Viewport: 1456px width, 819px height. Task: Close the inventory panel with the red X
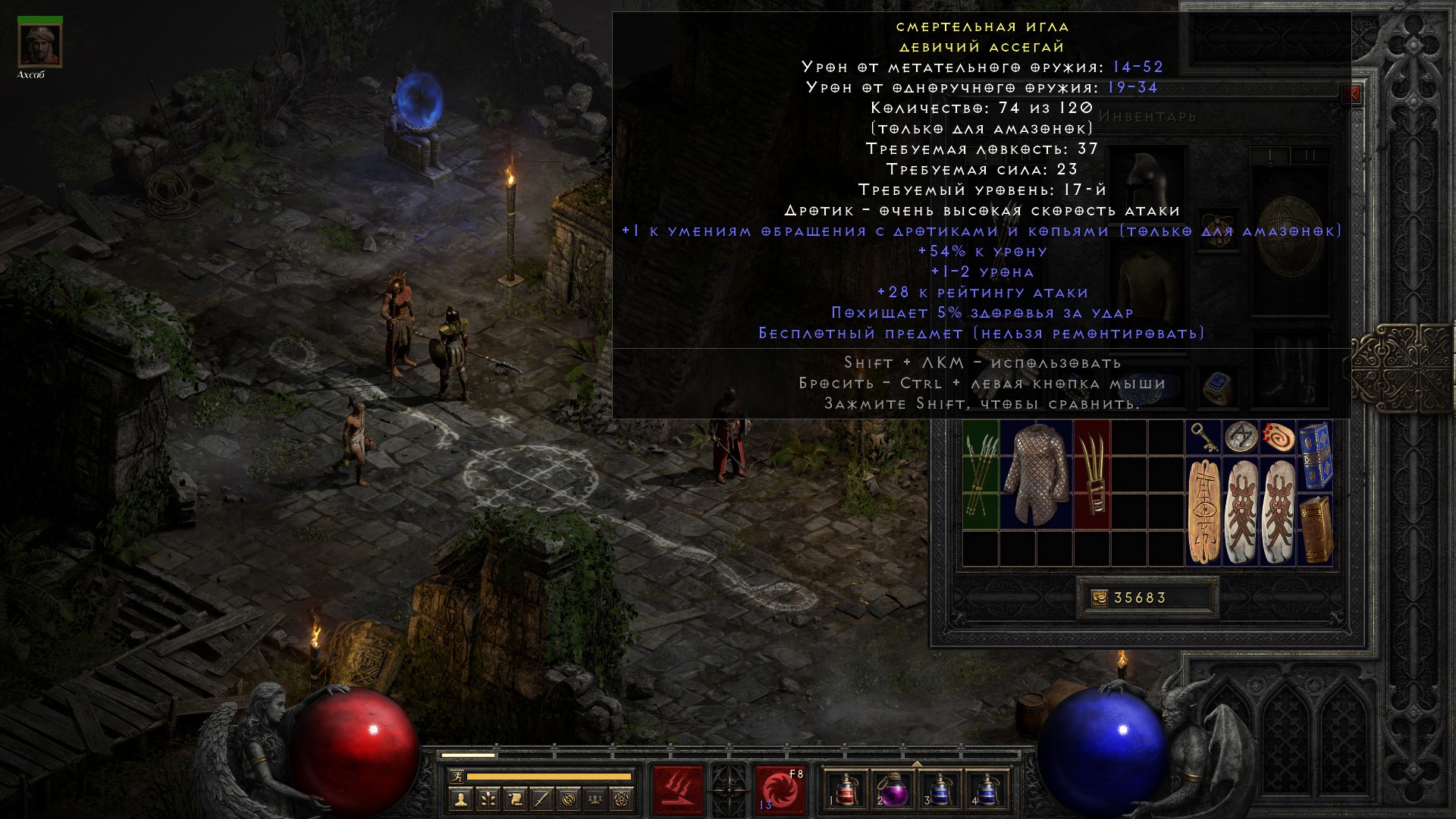[x=1351, y=95]
